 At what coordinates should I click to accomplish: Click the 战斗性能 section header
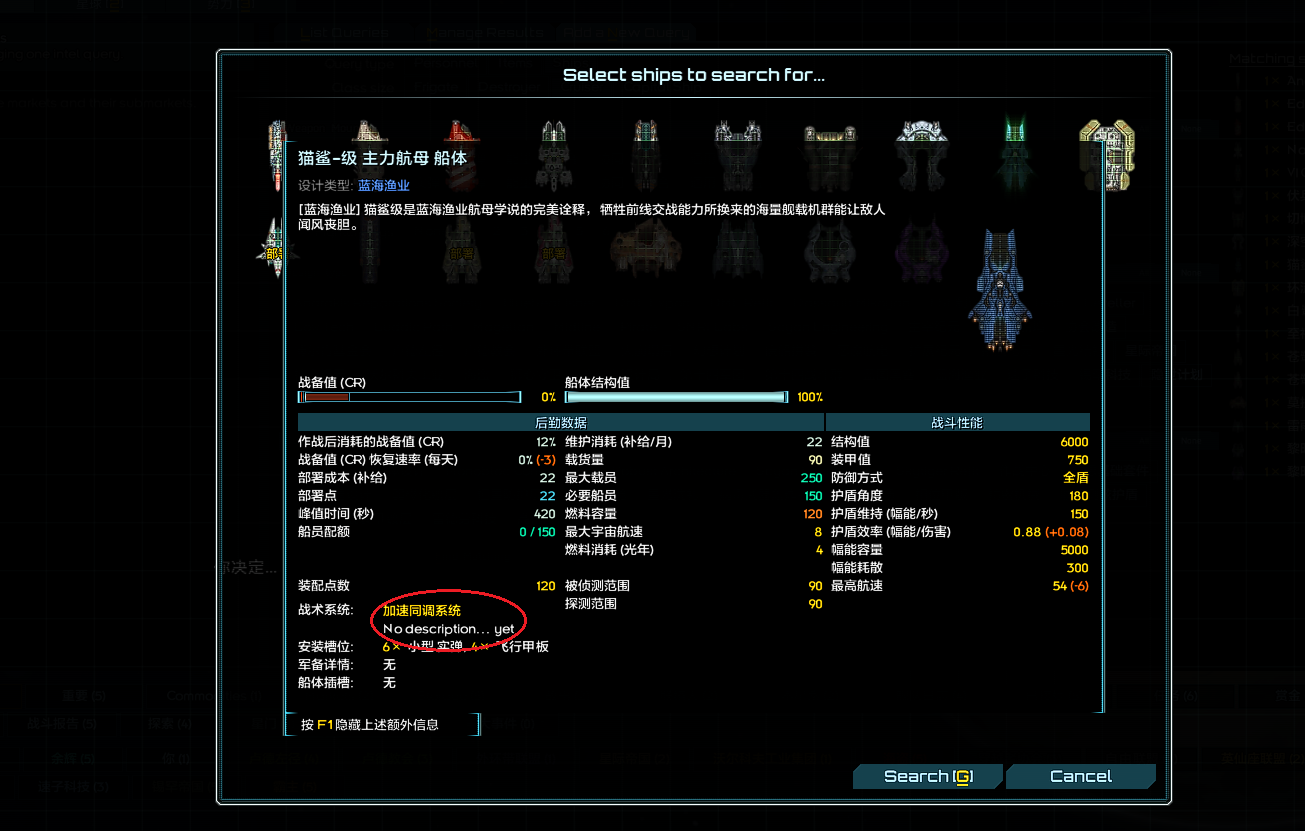coord(958,422)
